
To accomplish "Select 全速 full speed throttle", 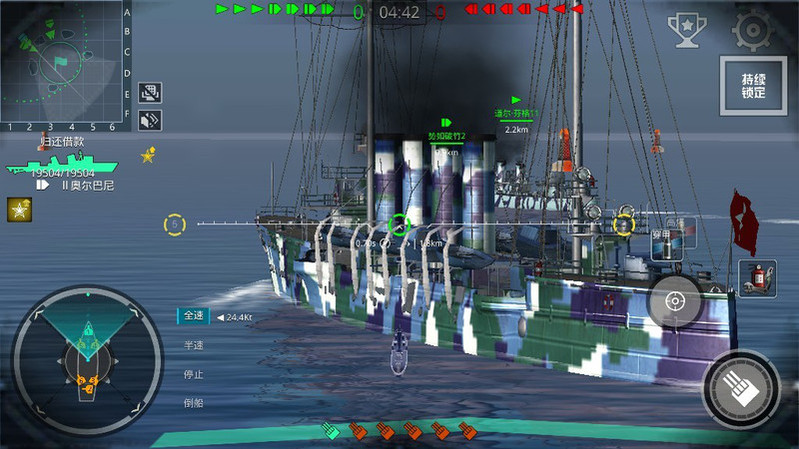I will coord(194,316).
